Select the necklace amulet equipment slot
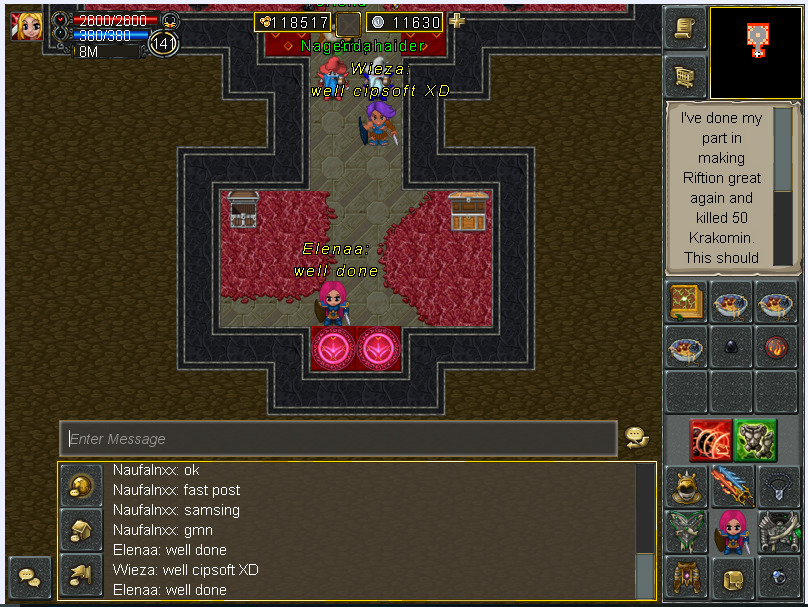808x607 pixels. pyautogui.click(x=777, y=487)
